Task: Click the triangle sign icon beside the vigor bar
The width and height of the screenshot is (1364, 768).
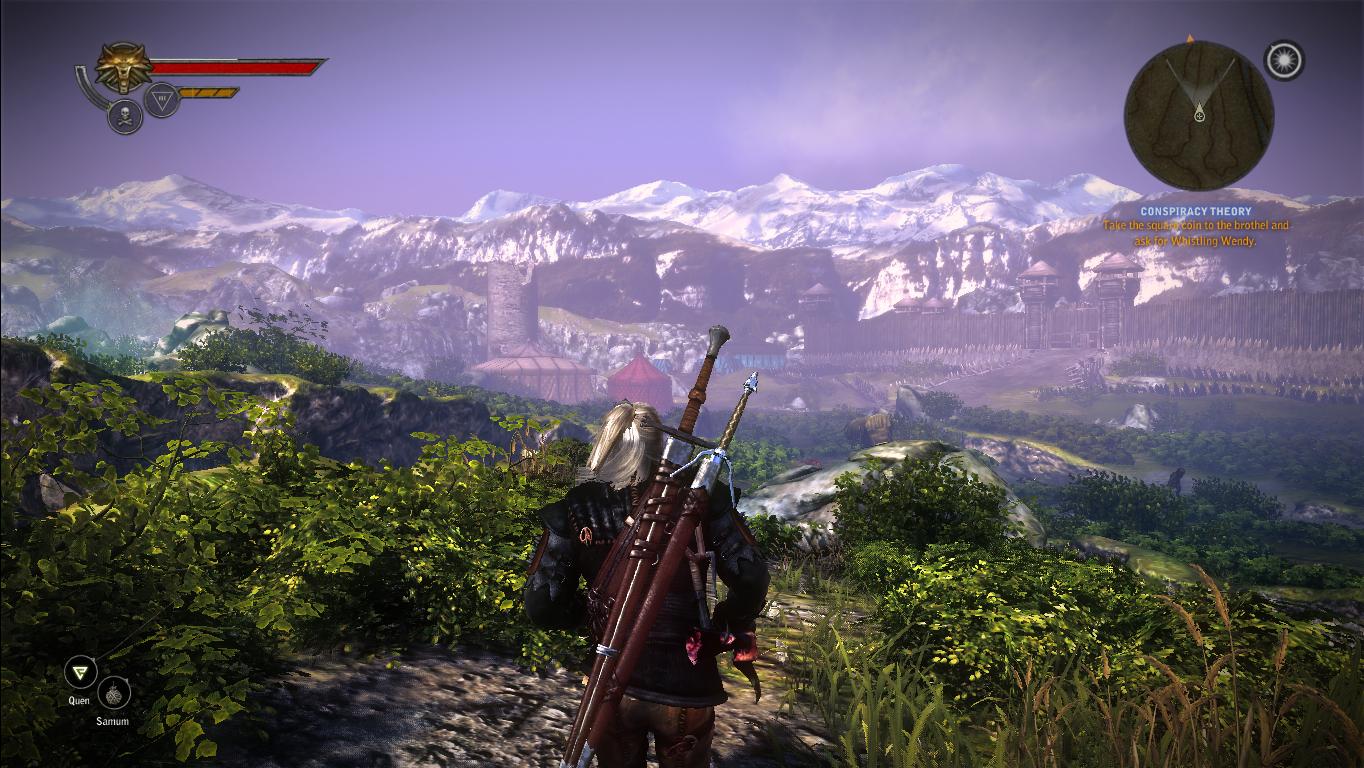Action: [161, 100]
